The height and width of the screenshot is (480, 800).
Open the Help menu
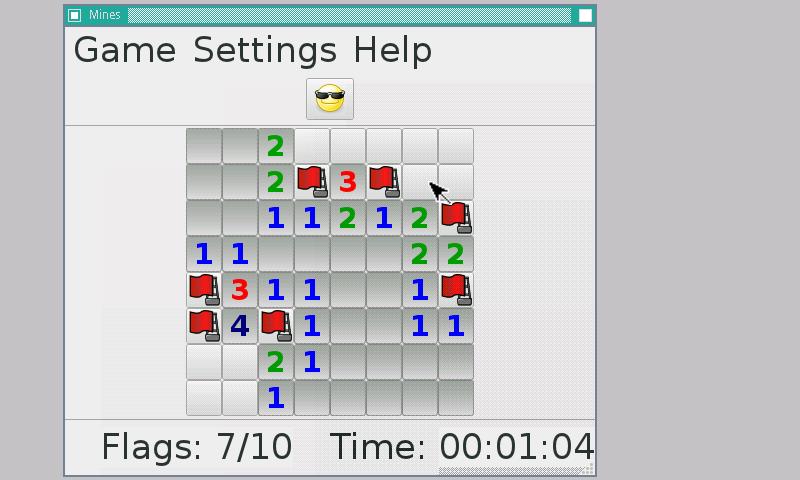click(x=392, y=50)
